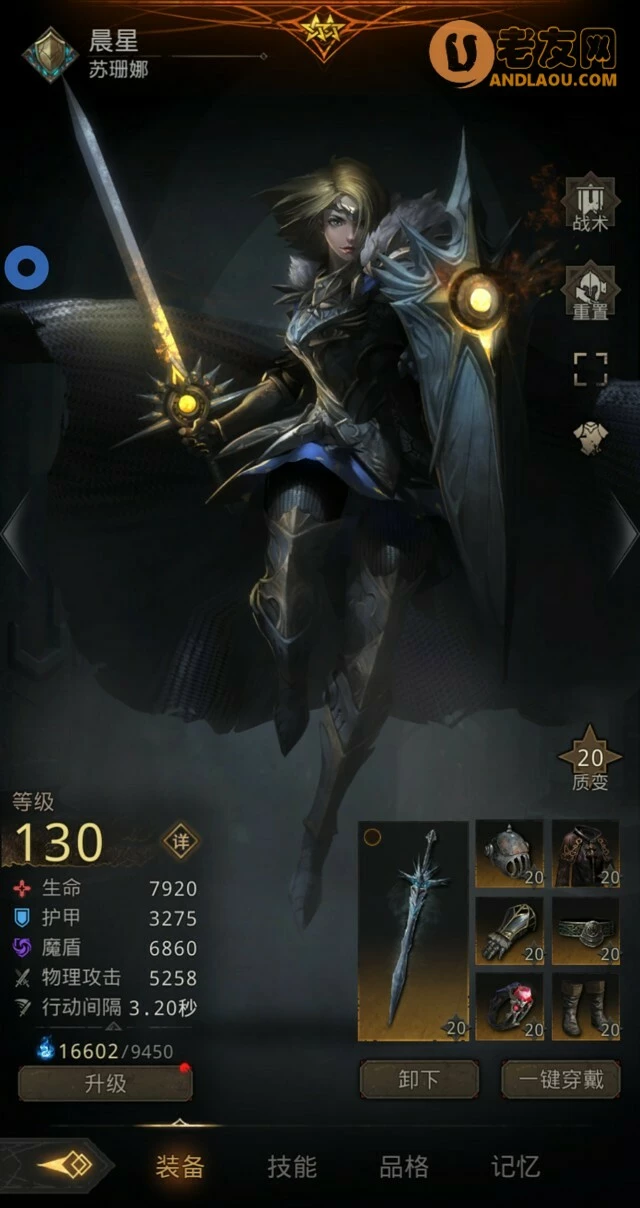Auto-equip gear with 一键穿戴
Screen dimensions: 640x1208
click(561, 1079)
